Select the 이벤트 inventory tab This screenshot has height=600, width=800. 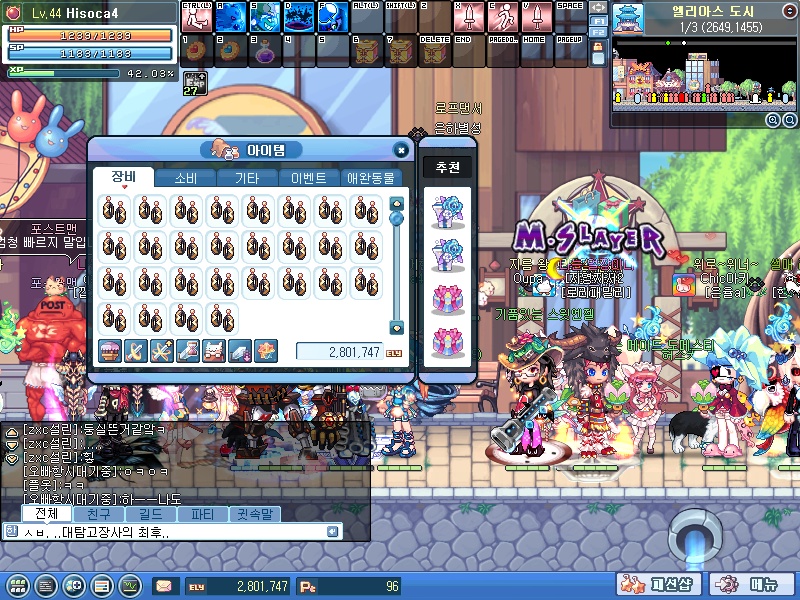[x=307, y=178]
